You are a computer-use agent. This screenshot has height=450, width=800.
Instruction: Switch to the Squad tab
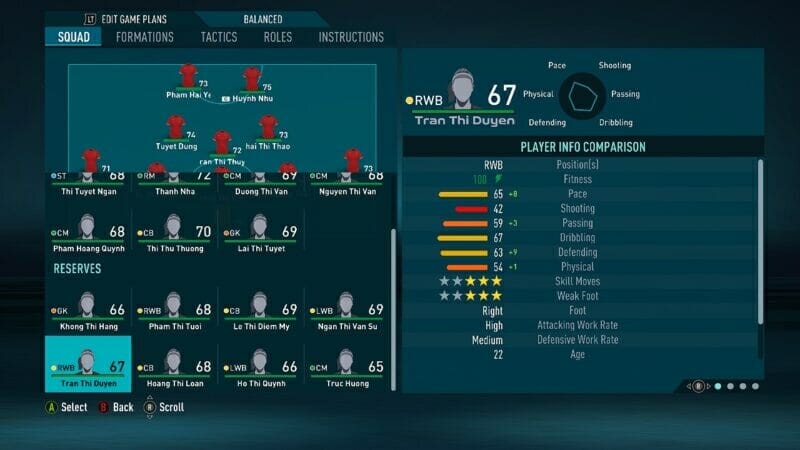73,37
